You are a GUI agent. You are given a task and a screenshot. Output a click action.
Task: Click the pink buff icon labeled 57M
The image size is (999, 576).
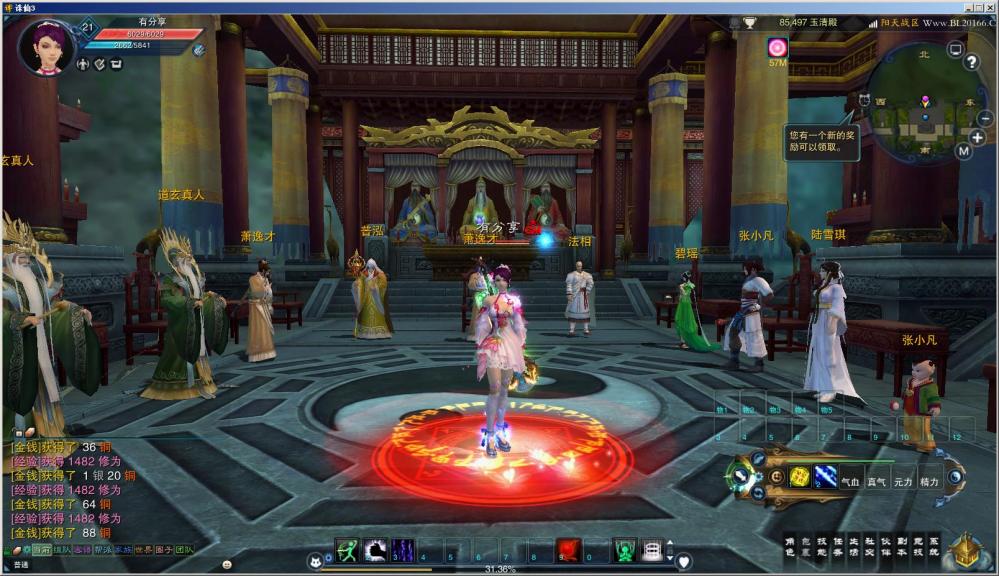click(x=777, y=47)
